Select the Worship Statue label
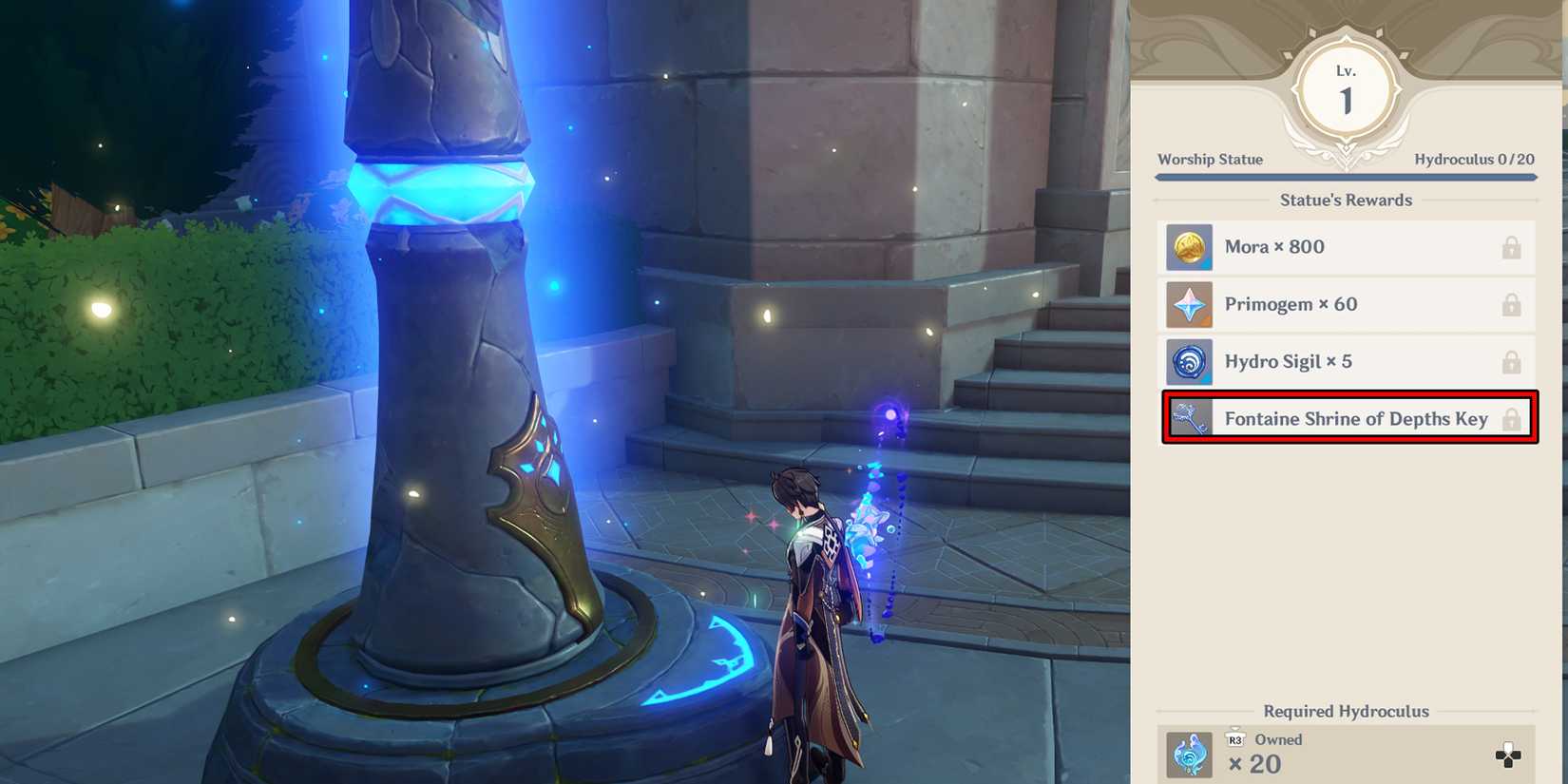The height and width of the screenshot is (784, 1568). click(1210, 159)
